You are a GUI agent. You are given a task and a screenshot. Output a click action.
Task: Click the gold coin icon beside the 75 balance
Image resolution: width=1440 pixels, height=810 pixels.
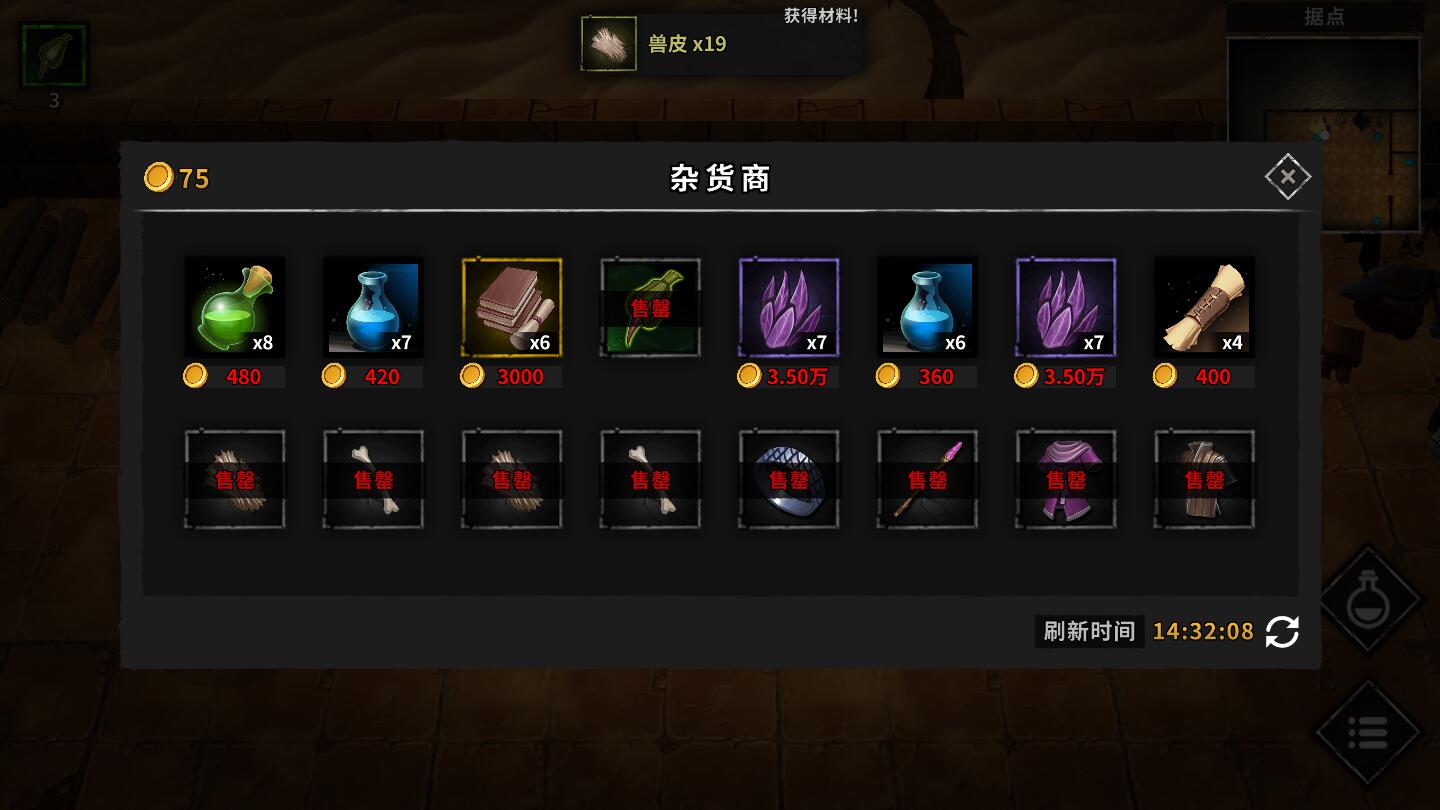coord(158,177)
